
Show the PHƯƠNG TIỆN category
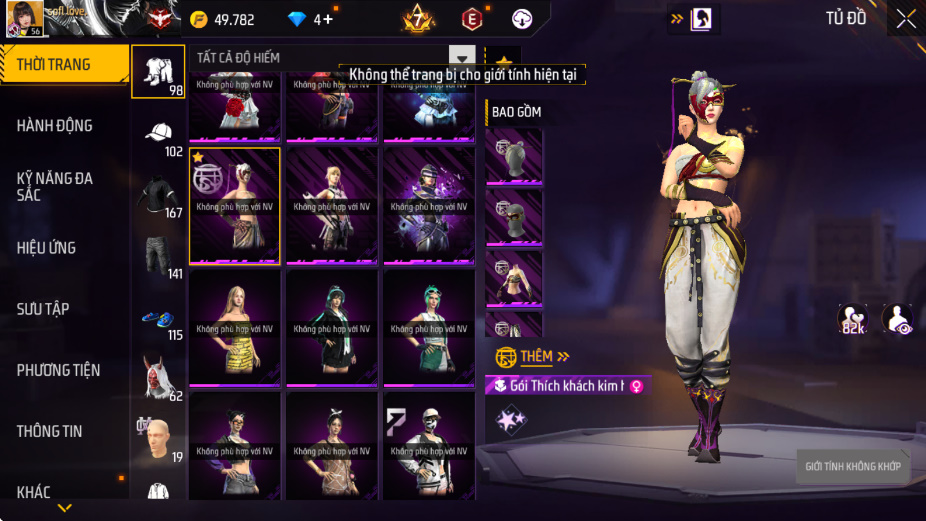tap(58, 370)
